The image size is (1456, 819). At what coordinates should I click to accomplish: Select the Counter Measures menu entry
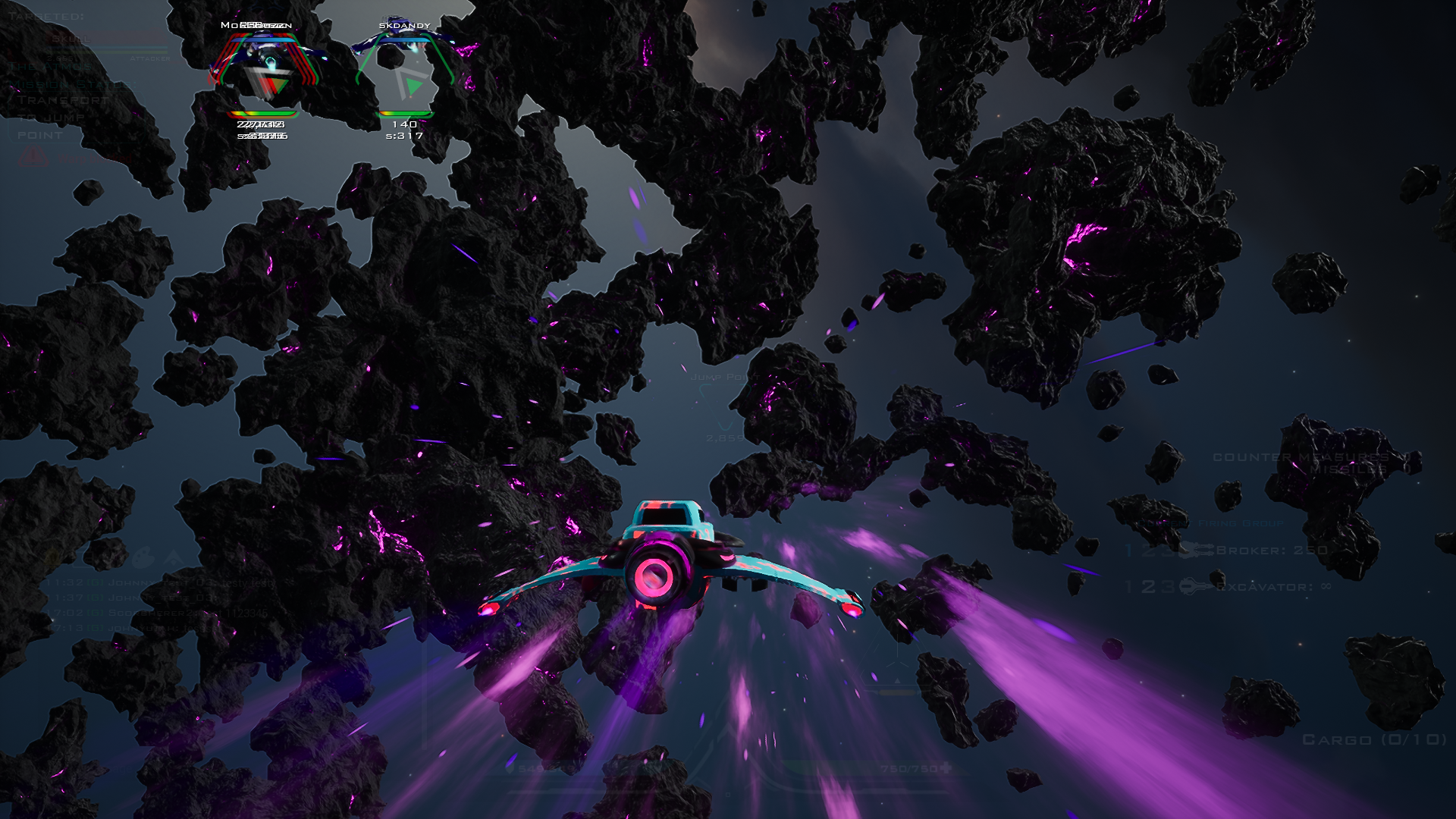1302,457
